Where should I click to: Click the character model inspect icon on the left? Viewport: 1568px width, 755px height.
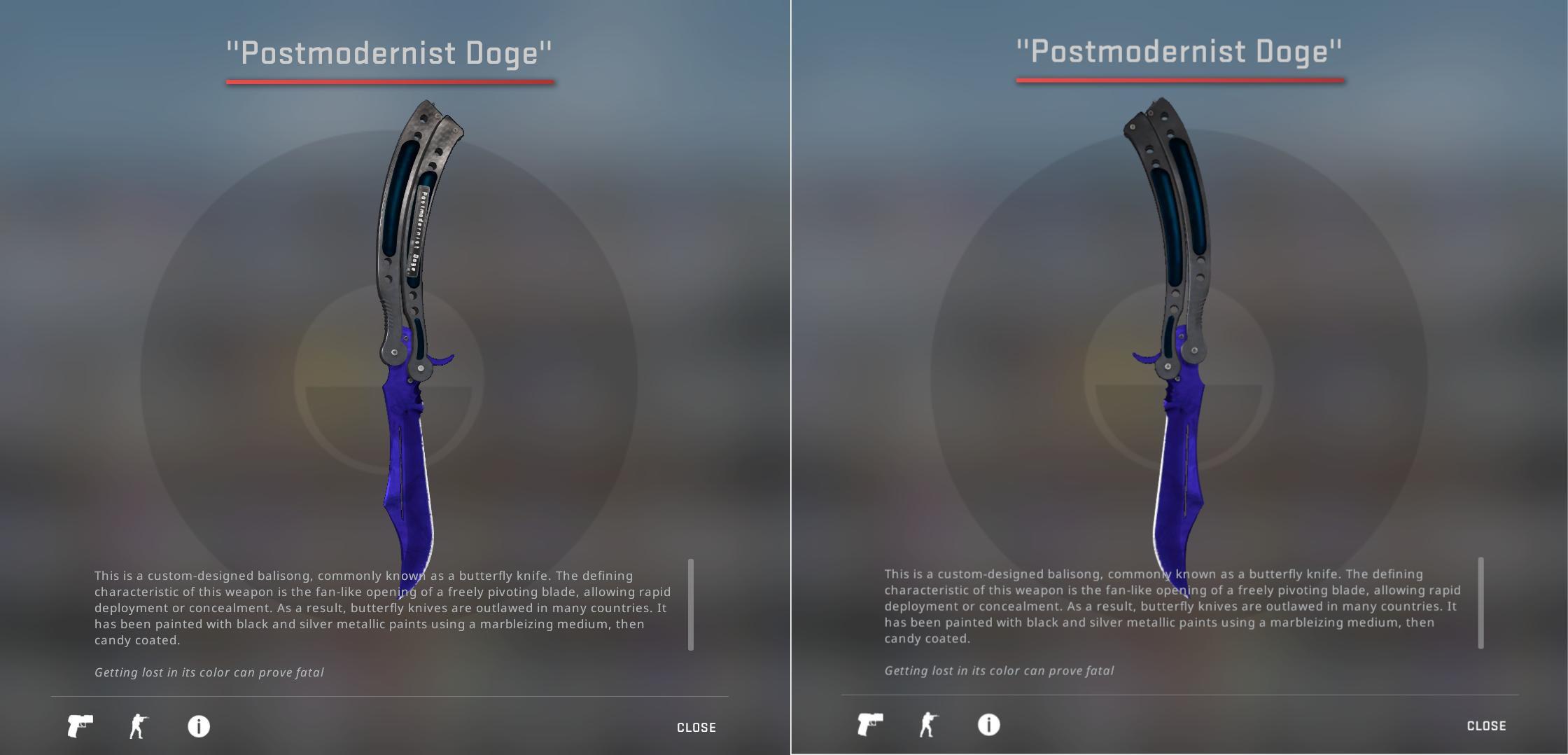138,726
